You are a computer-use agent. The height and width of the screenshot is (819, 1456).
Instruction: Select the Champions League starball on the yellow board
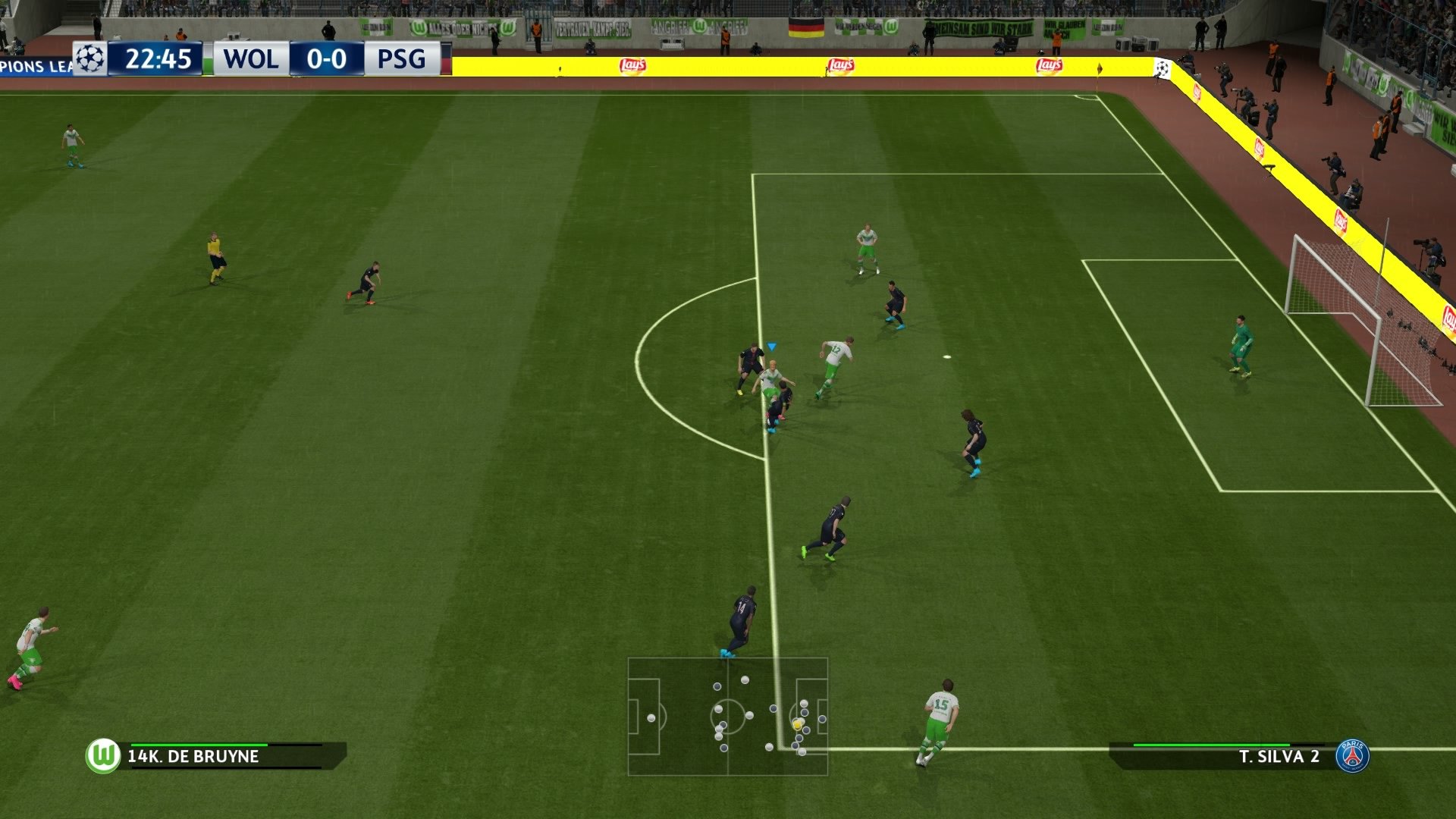[1163, 67]
